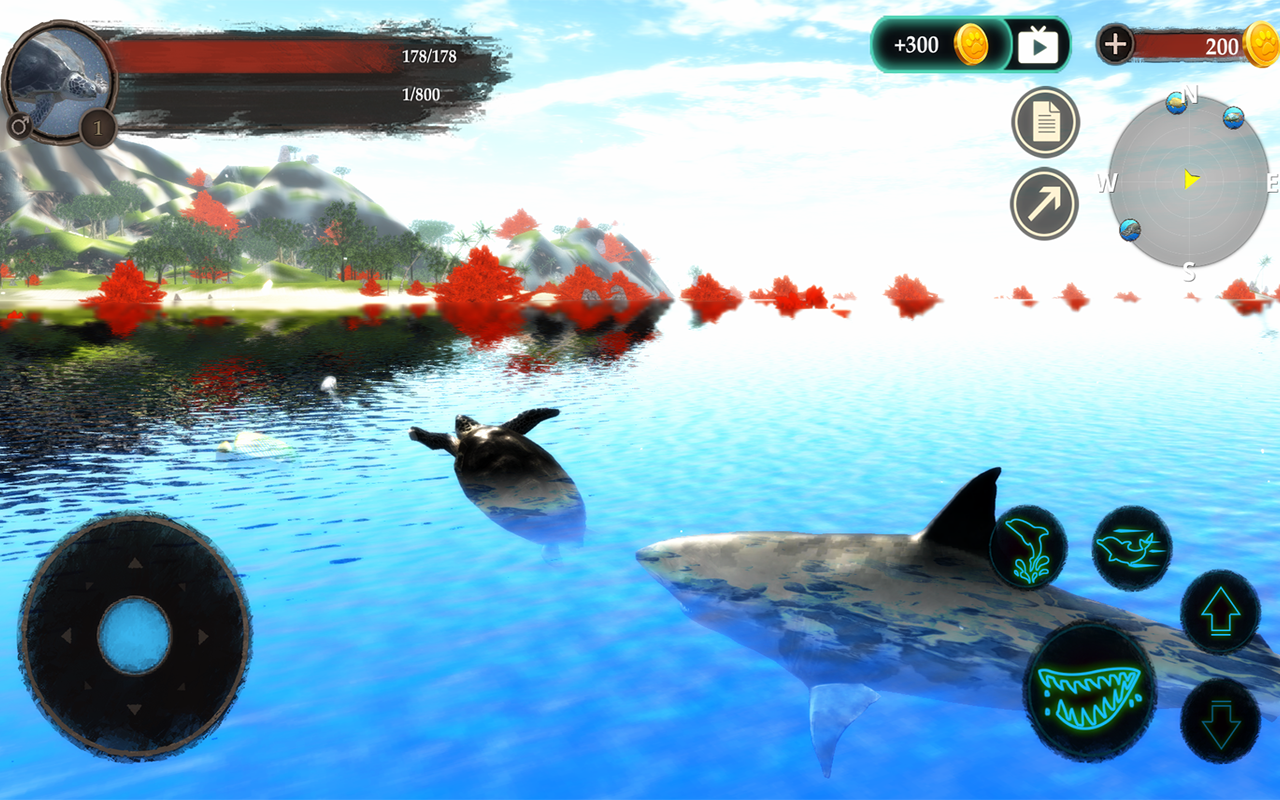This screenshot has width=1280, height=800.
Task: Watch the video ad for +300 coins
Action: (x=1038, y=45)
